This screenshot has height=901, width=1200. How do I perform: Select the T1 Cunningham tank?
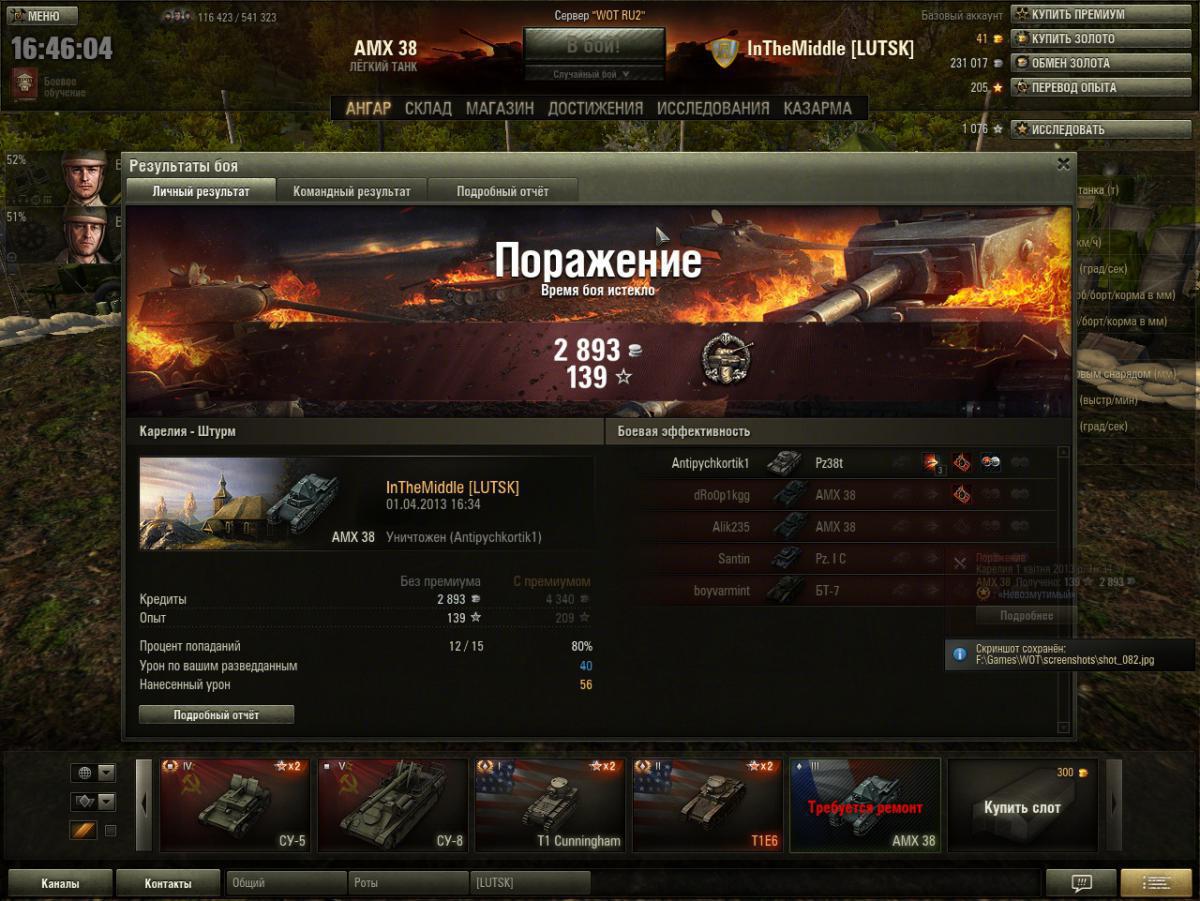[x=550, y=805]
